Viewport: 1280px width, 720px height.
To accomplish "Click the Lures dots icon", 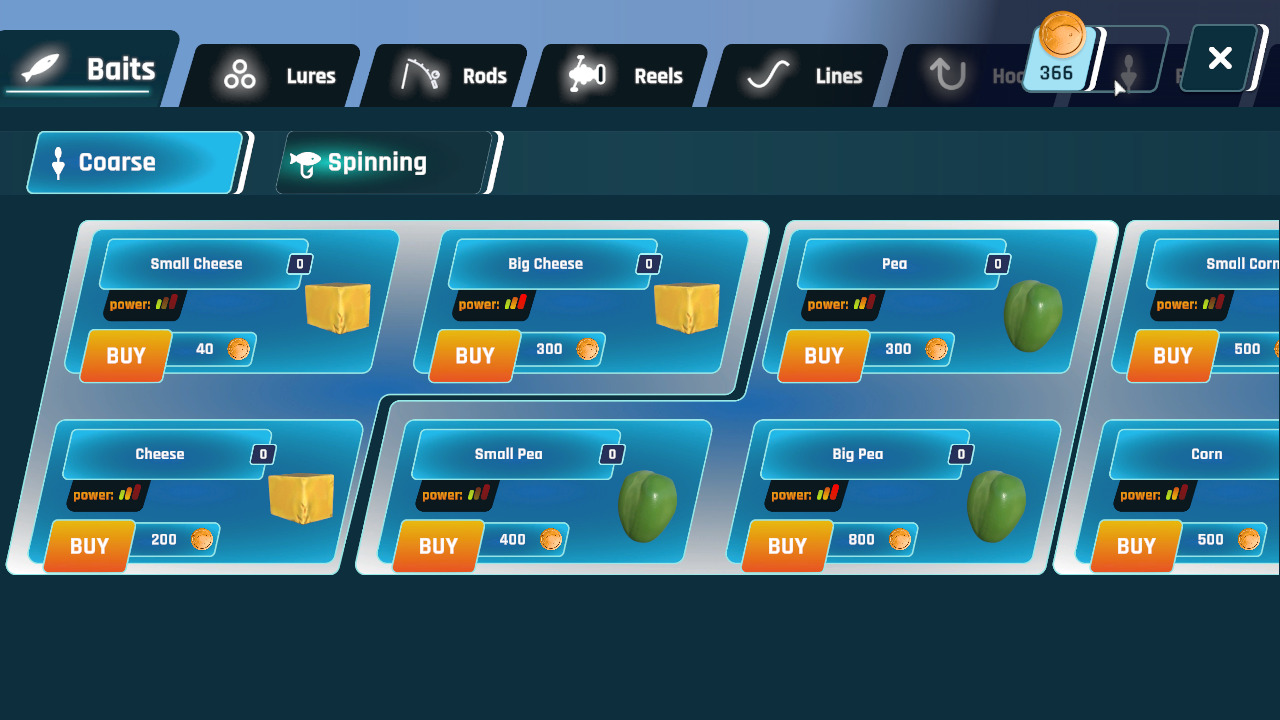I will (x=238, y=75).
